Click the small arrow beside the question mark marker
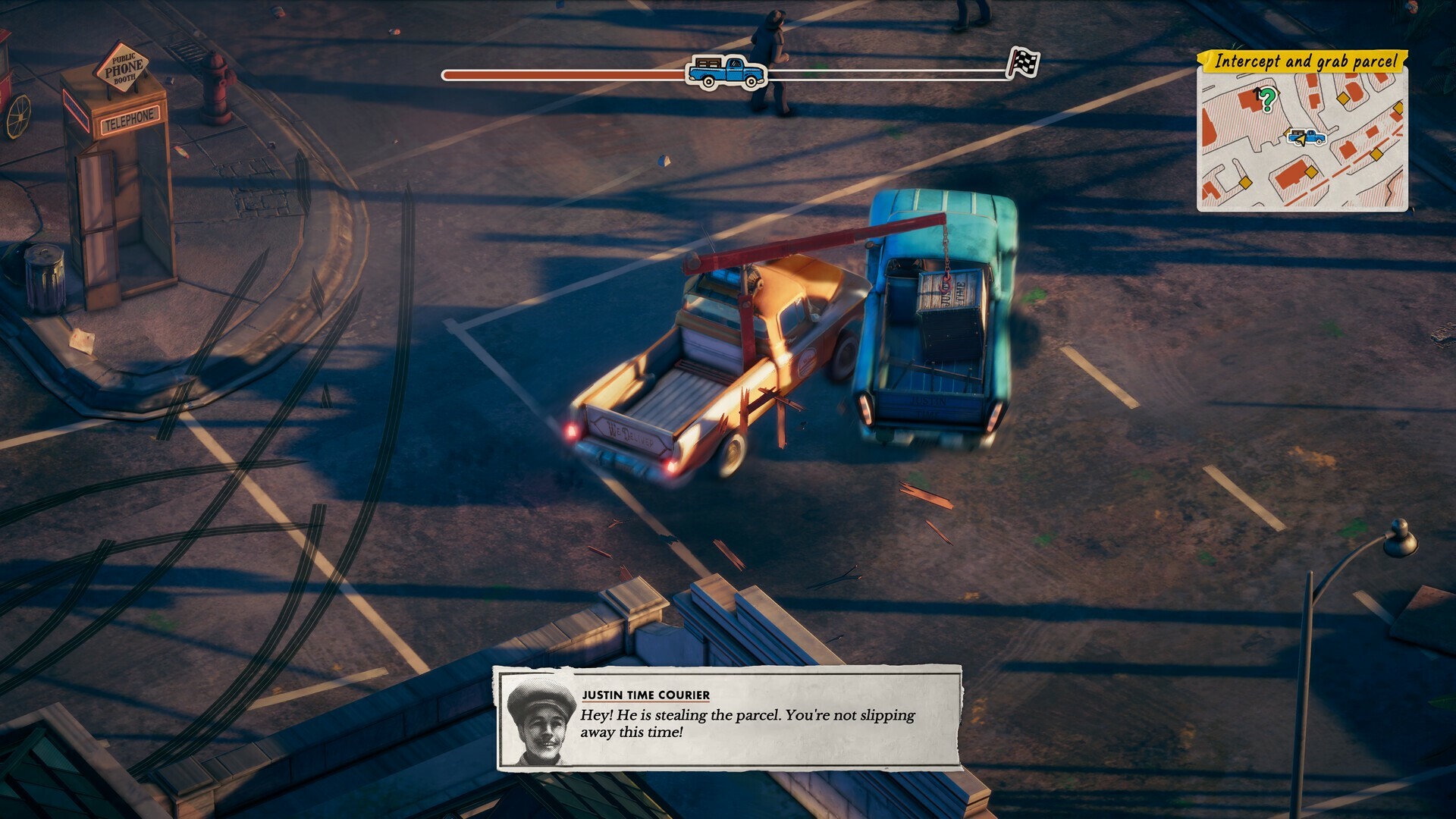 click(1257, 92)
